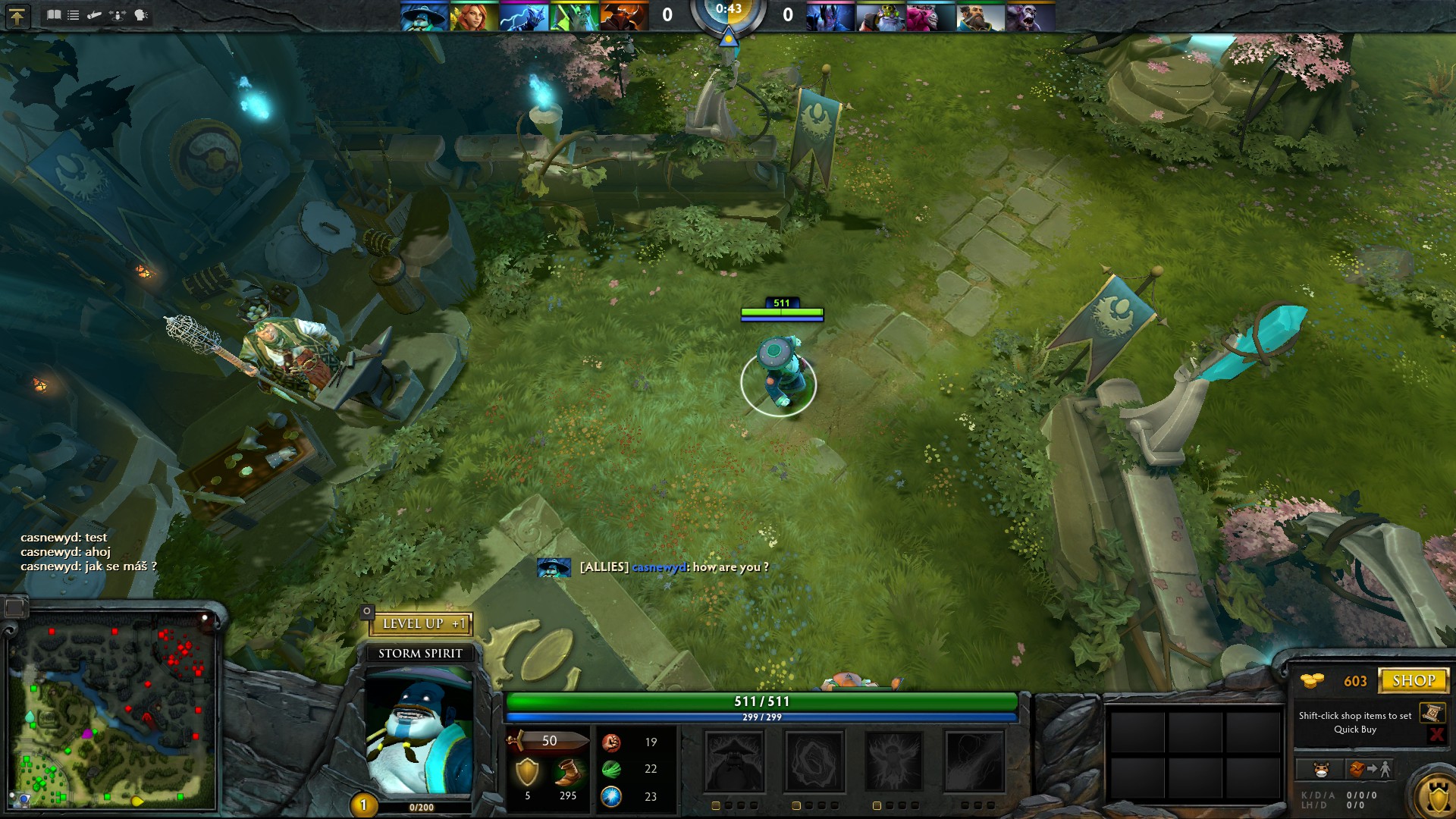
Task: Click Storm Spirit's green health bar
Action: point(762,701)
